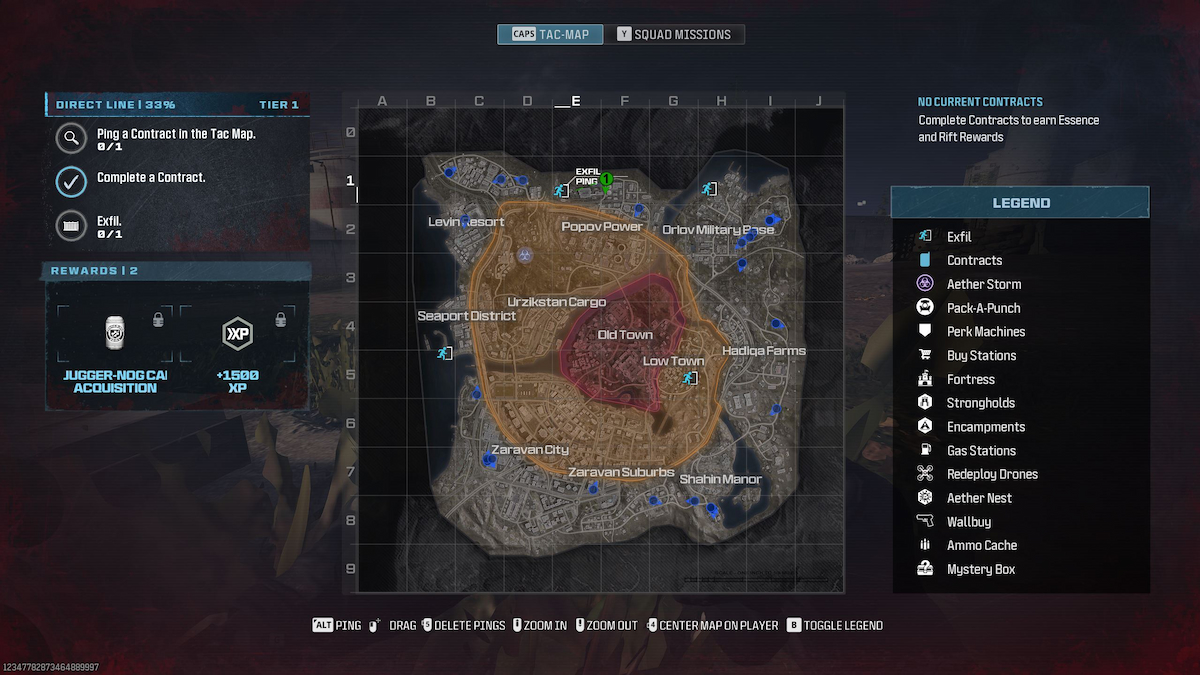Choose Perk Machines in the legend
This screenshot has width=1200, height=675.
coord(985,332)
